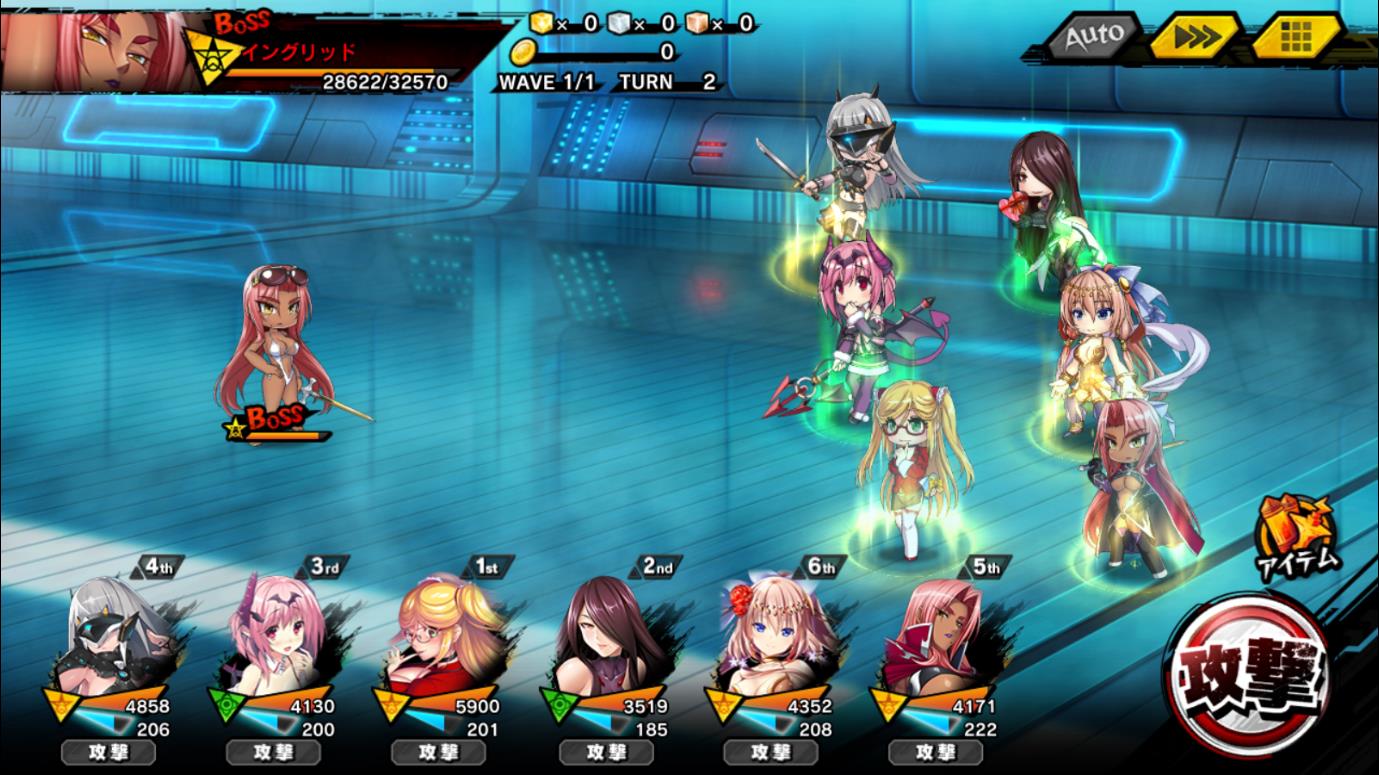Click 攻撃 command under the 1st character
Viewport: 1379px width, 775px height.
coord(438,752)
